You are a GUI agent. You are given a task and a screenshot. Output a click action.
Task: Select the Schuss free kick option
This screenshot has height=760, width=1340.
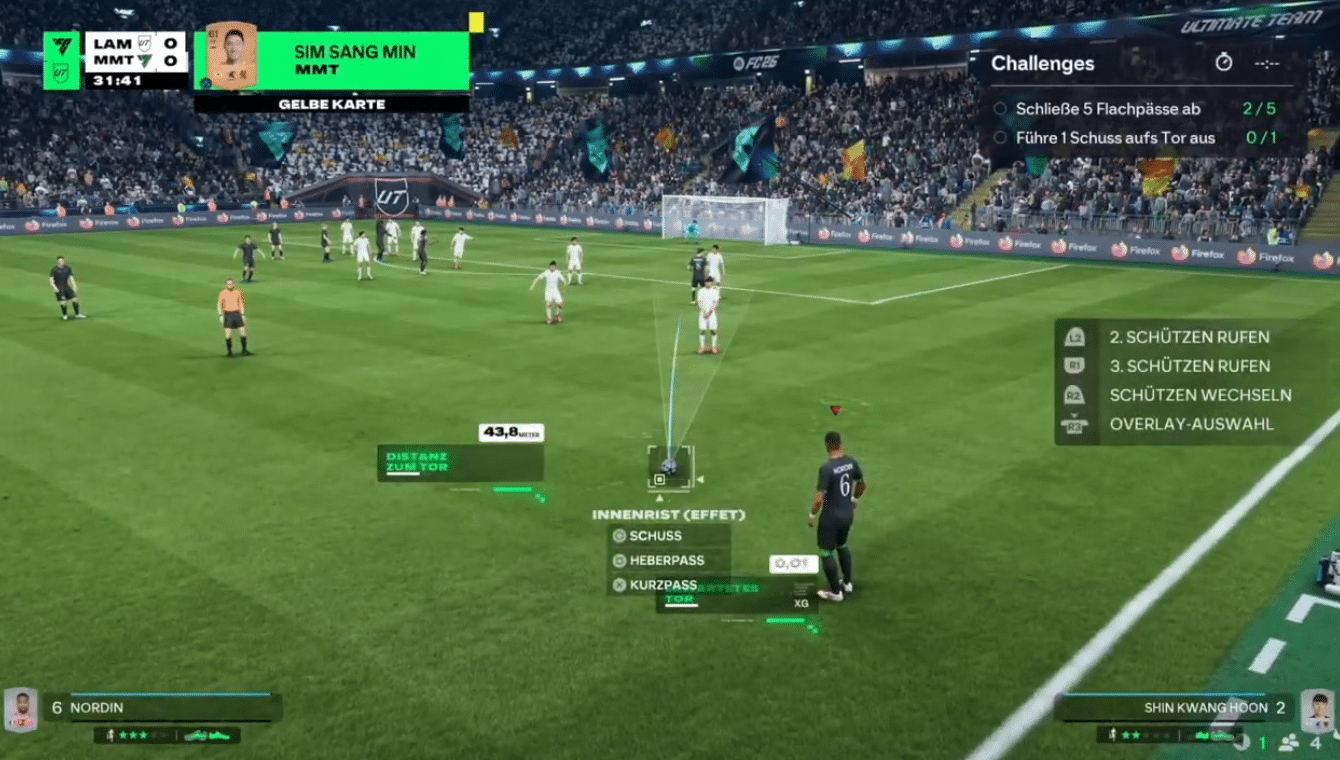pos(655,536)
